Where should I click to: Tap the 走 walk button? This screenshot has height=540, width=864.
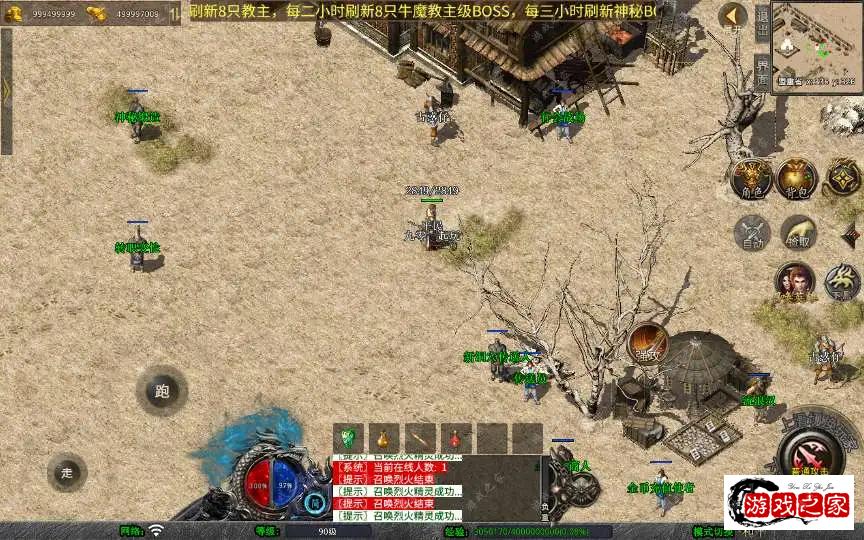click(x=67, y=472)
